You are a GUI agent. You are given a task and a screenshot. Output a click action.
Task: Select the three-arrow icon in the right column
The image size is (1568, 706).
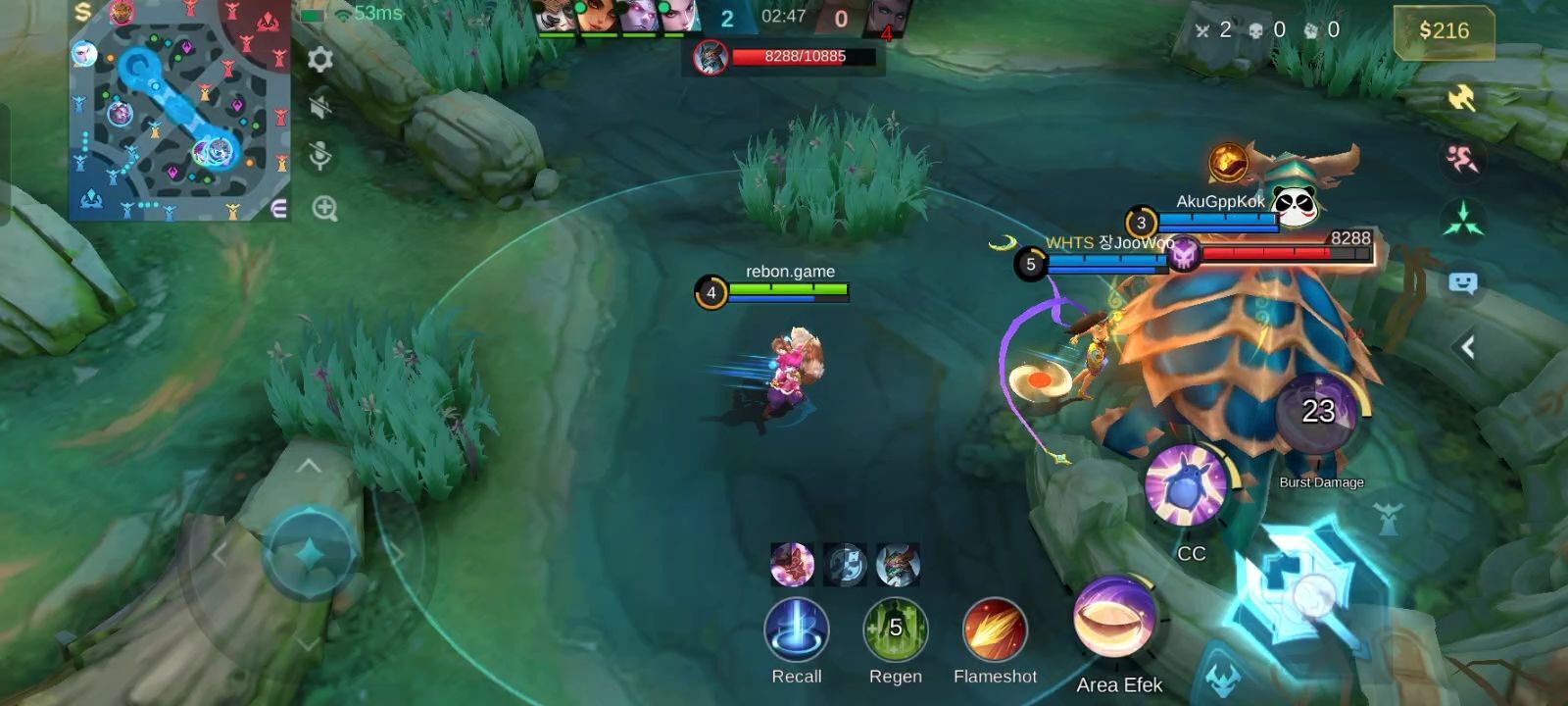tap(1462, 219)
